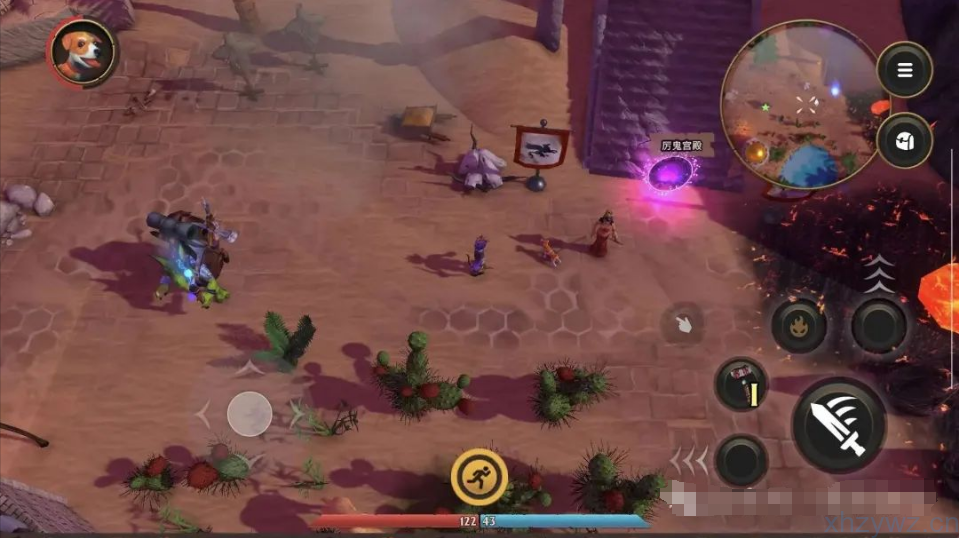The height and width of the screenshot is (538, 959).
Task: Use the hammer skill
Action: pyautogui.click(x=742, y=385)
